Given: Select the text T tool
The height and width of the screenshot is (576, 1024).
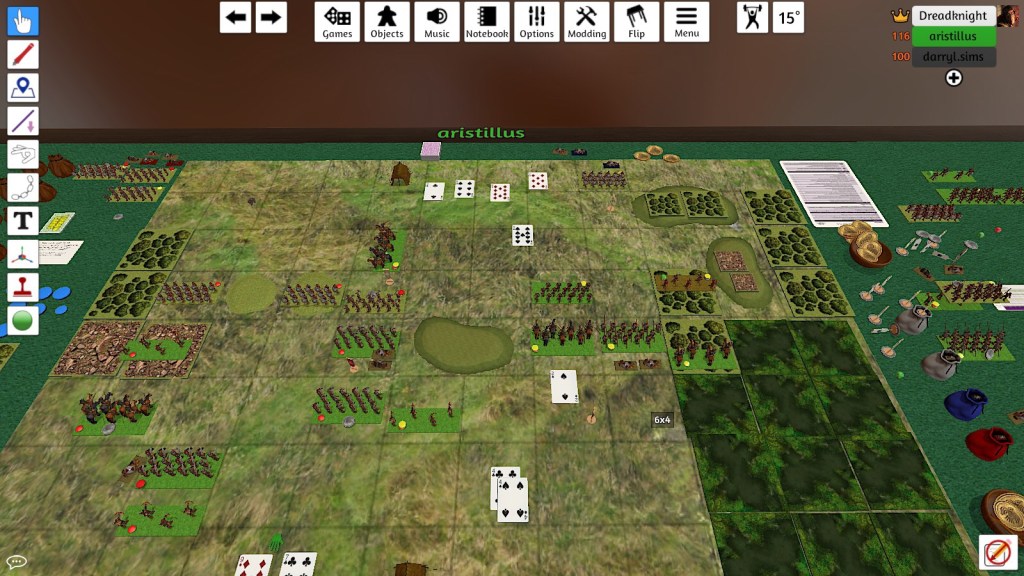Looking at the screenshot, I should (x=23, y=221).
